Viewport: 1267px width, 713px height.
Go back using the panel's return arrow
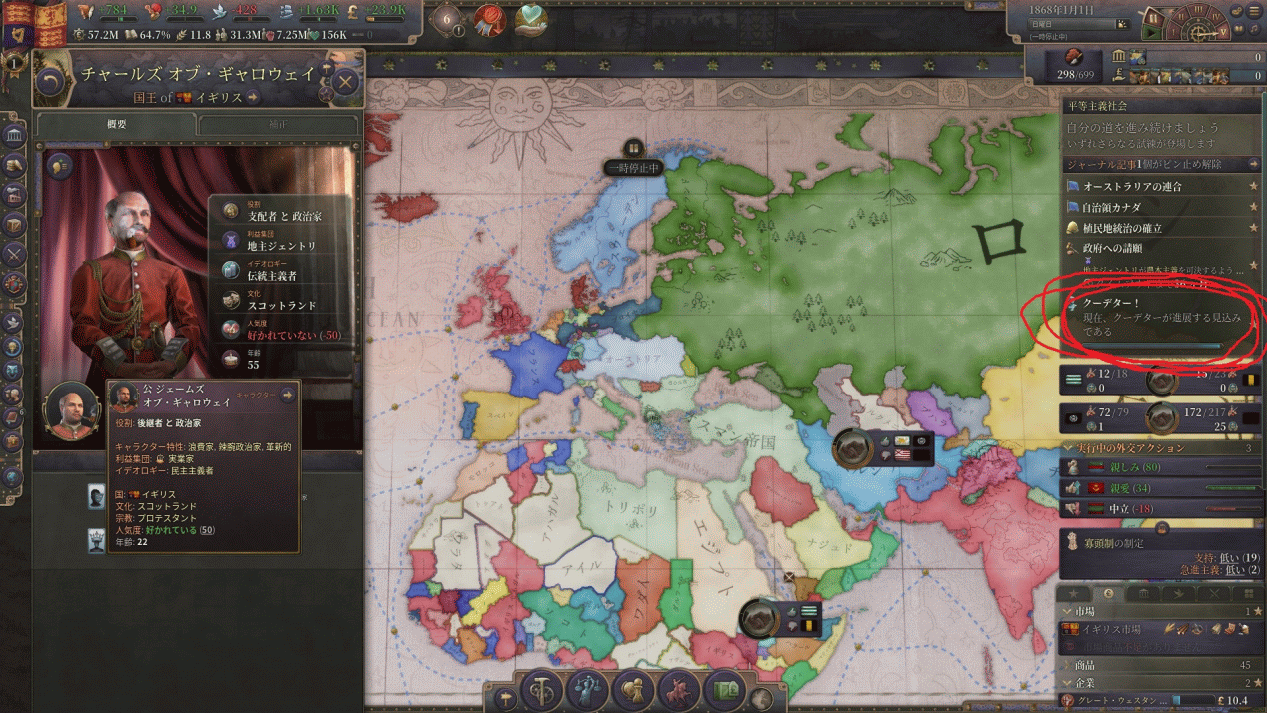[51, 82]
